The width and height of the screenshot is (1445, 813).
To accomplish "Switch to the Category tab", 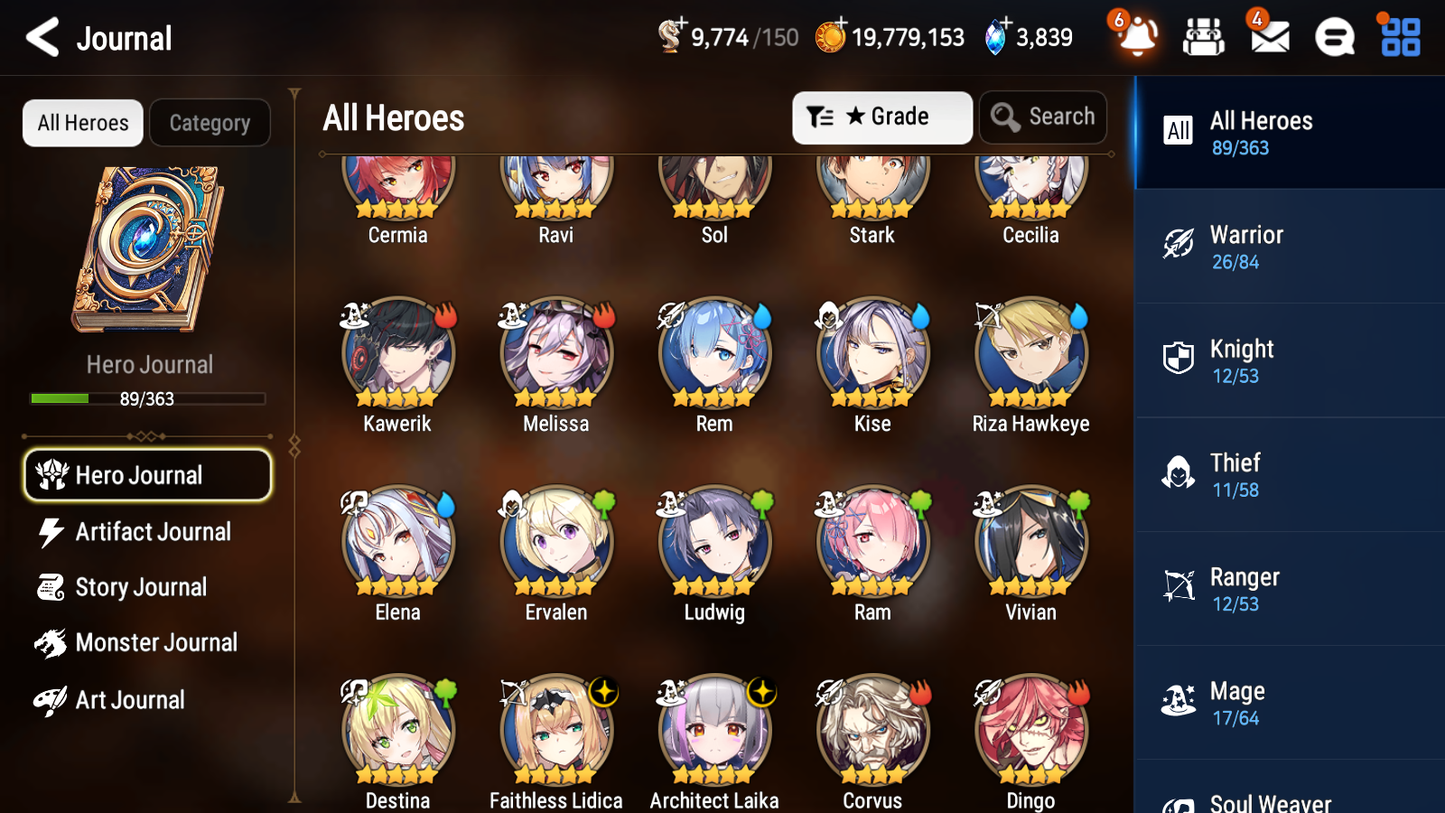I will (209, 123).
